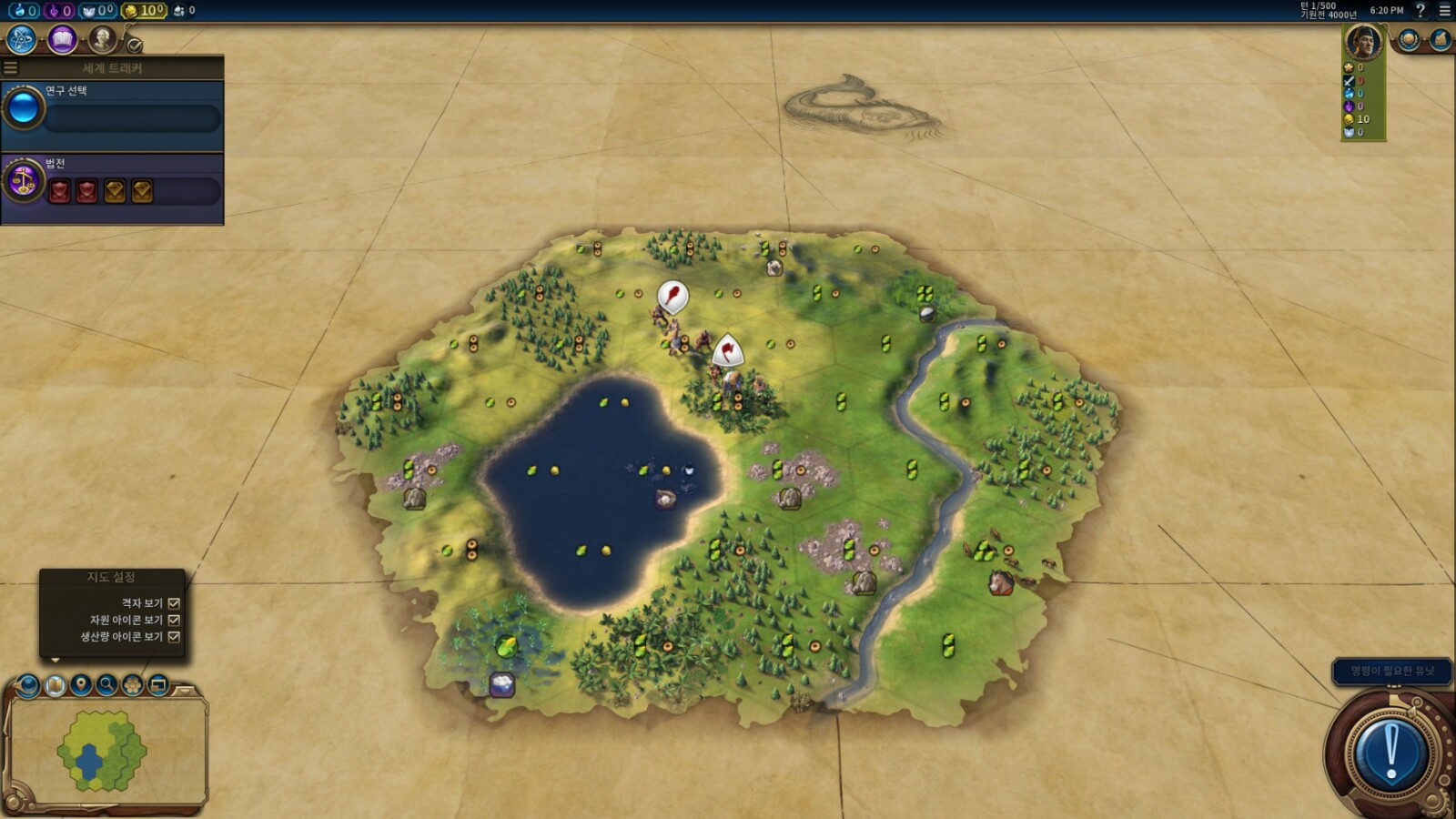Open the great people portrait button
This screenshot has height=819, width=1456.
[102, 39]
